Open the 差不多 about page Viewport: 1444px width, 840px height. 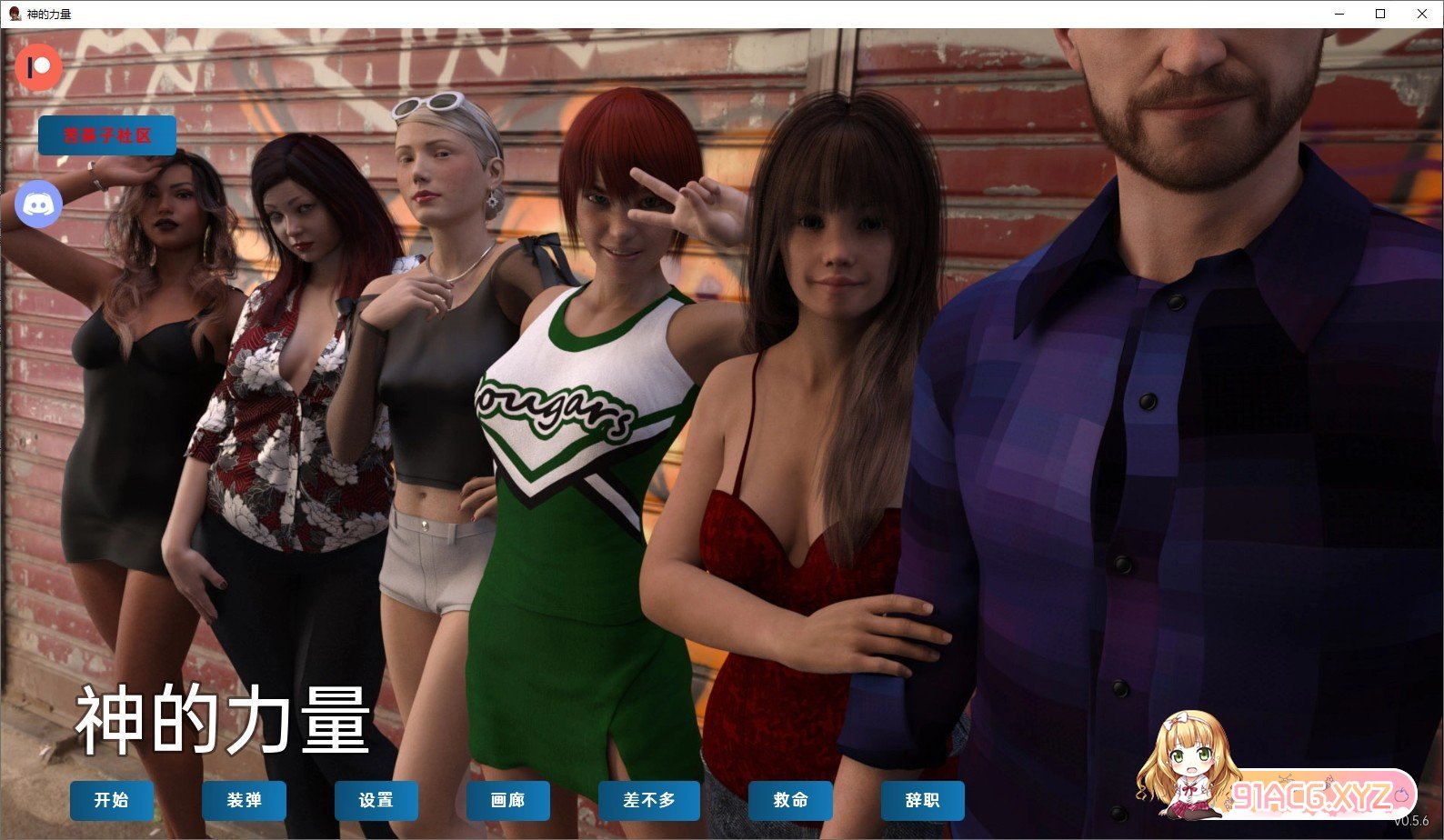(x=648, y=801)
